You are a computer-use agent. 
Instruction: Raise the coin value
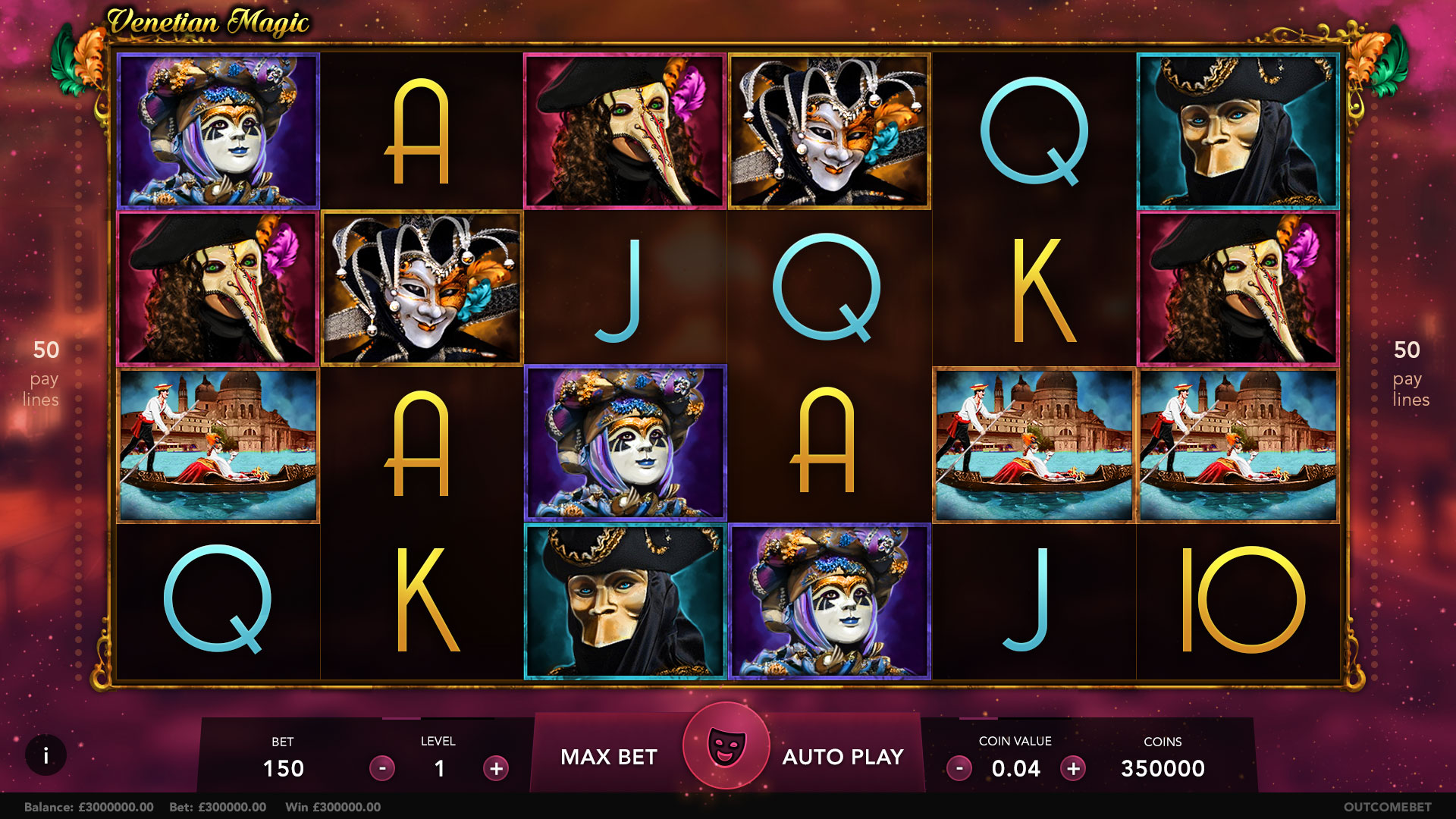click(x=1073, y=768)
